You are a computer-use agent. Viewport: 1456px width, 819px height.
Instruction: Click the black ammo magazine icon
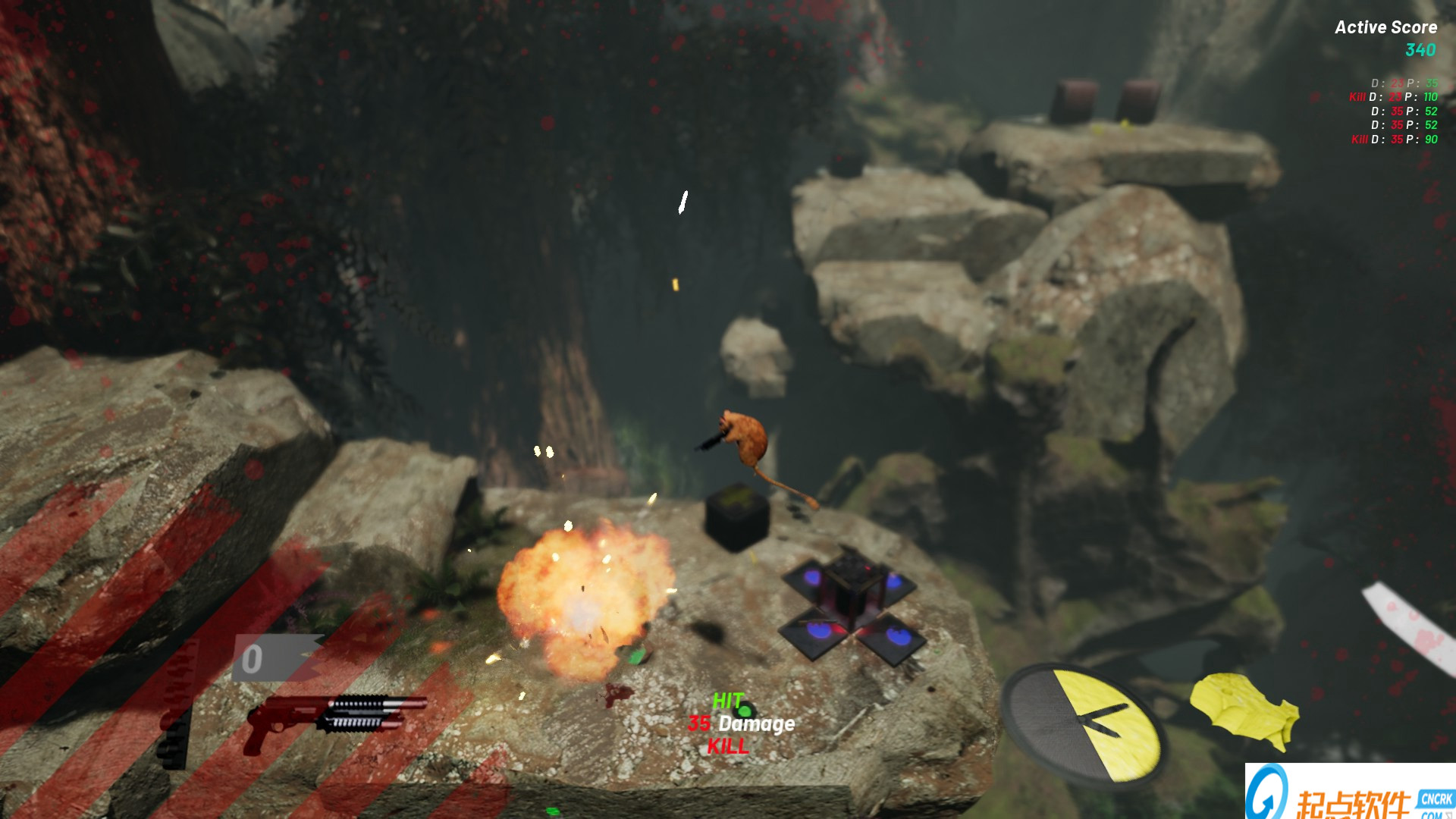[176, 739]
